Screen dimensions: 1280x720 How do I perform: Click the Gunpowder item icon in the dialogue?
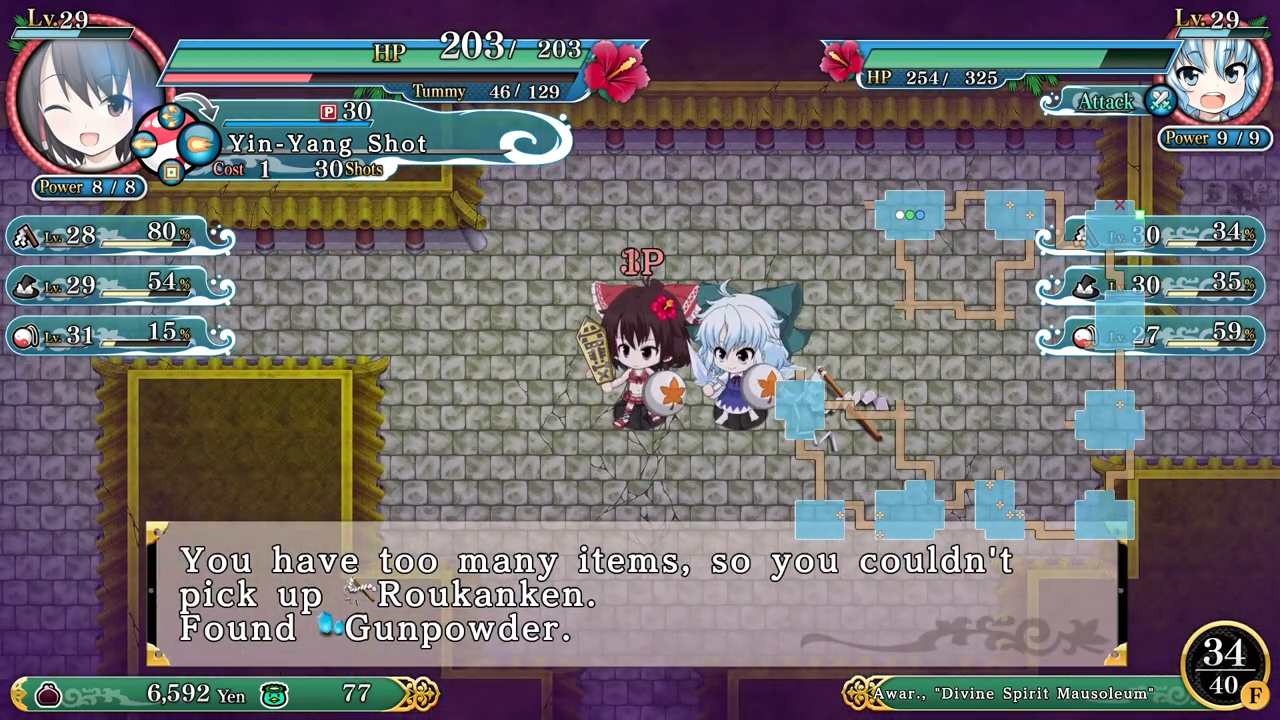pos(329,625)
